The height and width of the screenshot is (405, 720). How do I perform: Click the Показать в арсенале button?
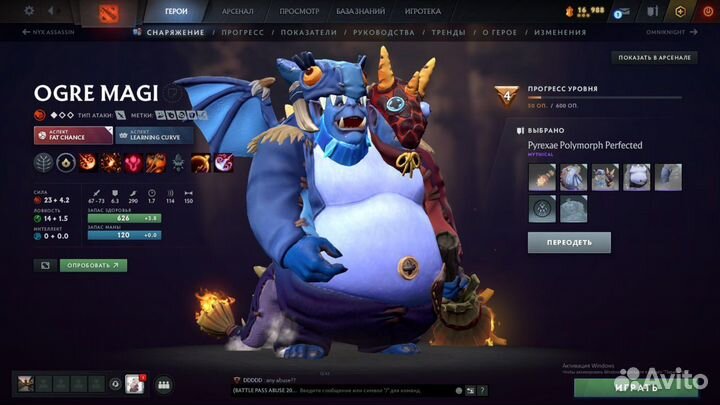[x=654, y=57]
